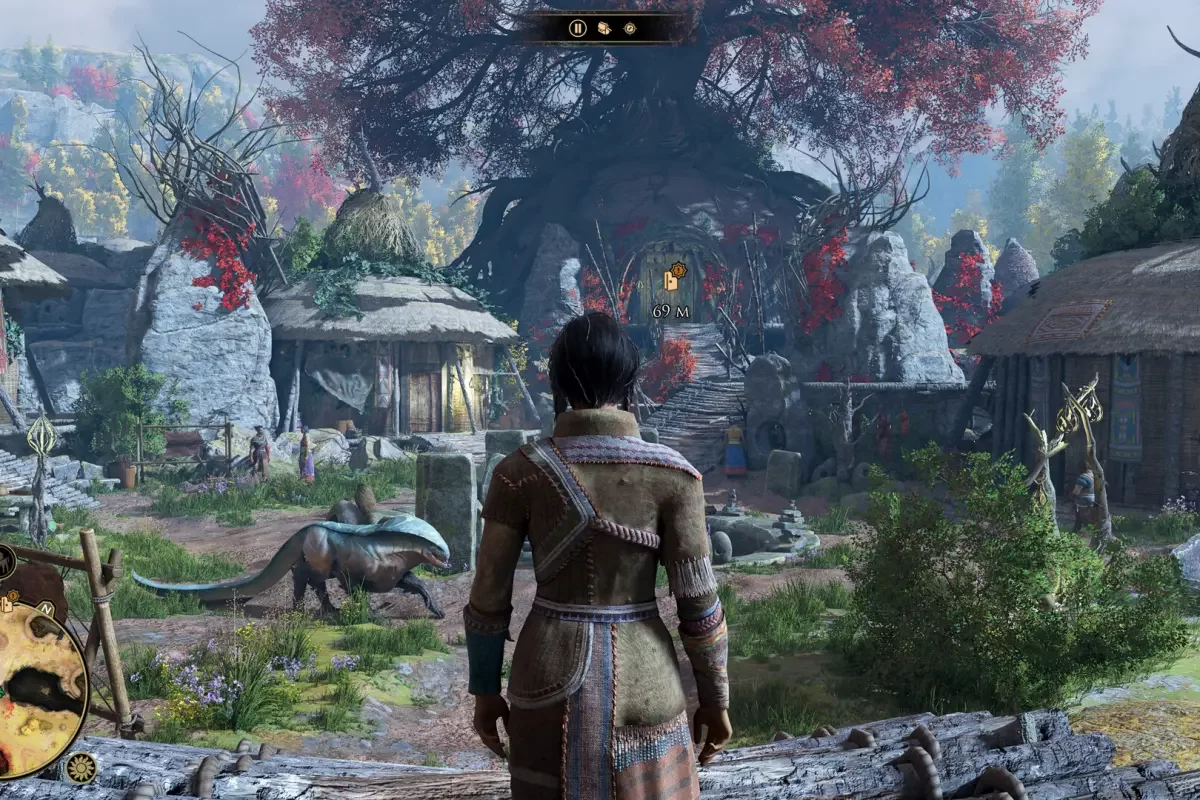
Task: Click the companion portrait above the minimap
Action: pyautogui.click(x=4, y=561)
